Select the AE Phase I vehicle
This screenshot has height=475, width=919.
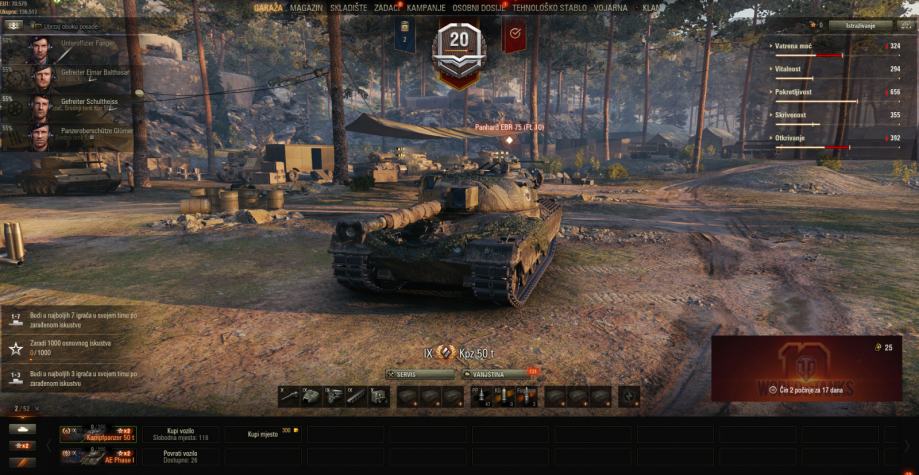(x=97, y=456)
